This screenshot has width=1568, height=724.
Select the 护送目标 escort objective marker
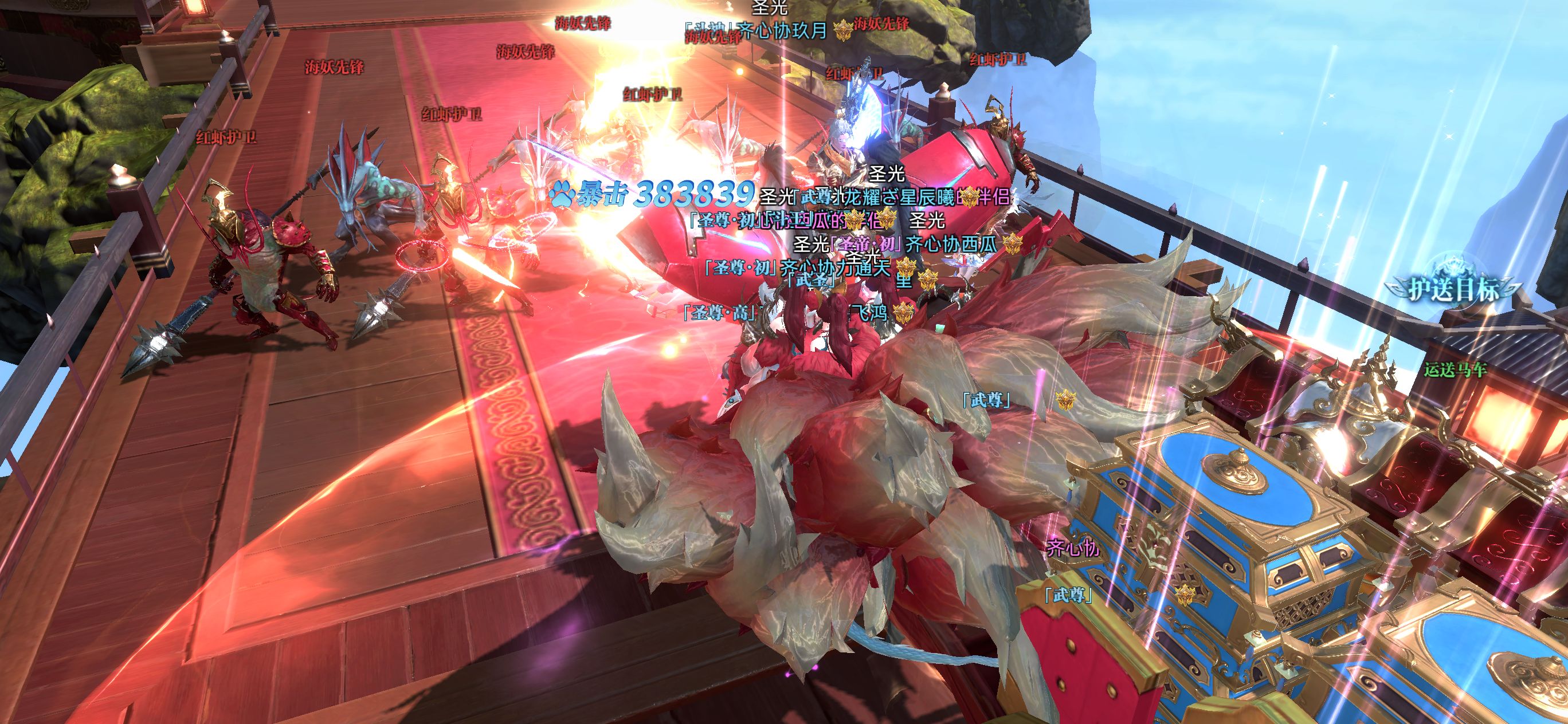pyautogui.click(x=1453, y=288)
